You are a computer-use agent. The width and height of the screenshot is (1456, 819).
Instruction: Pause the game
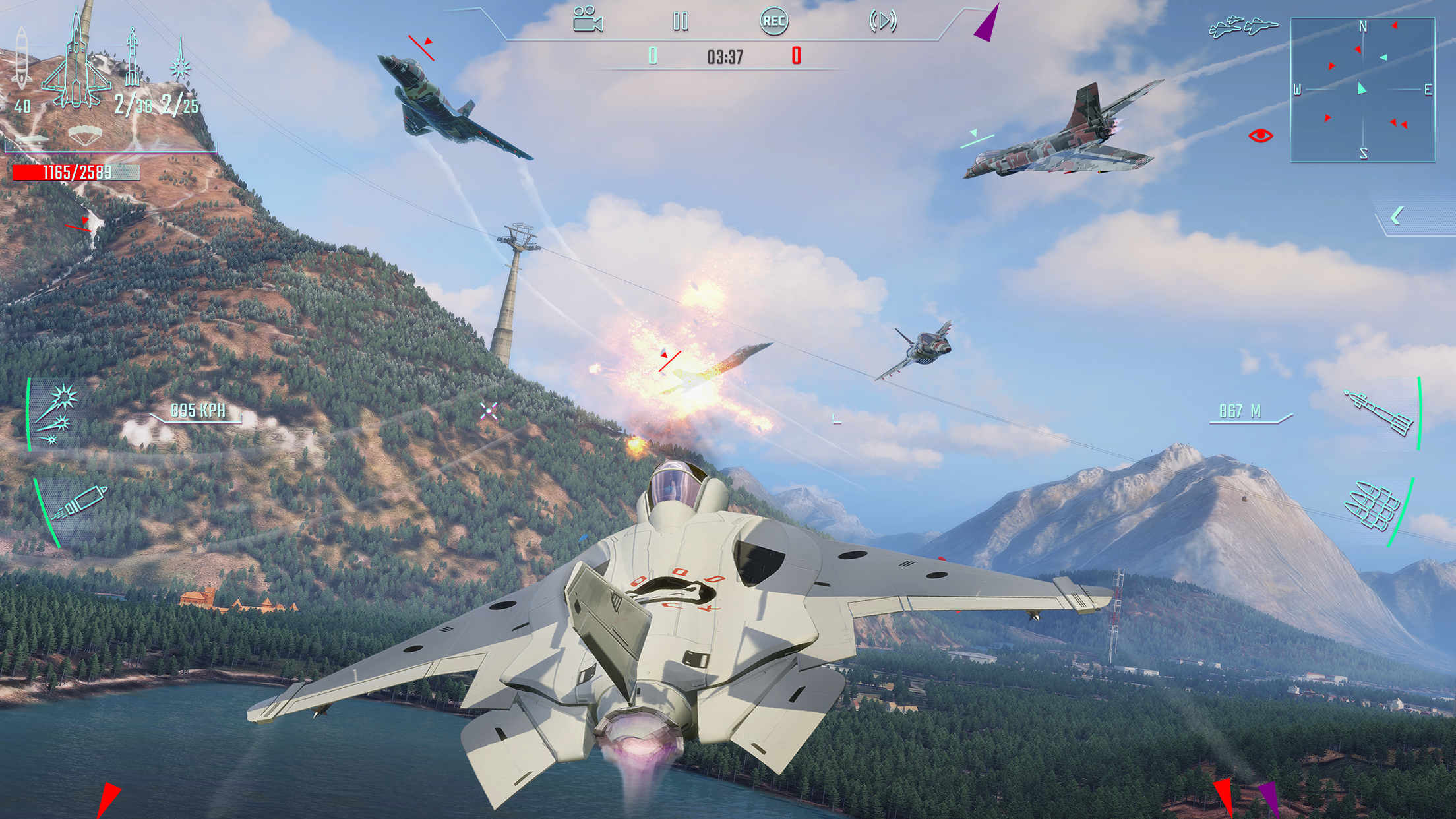tap(681, 22)
